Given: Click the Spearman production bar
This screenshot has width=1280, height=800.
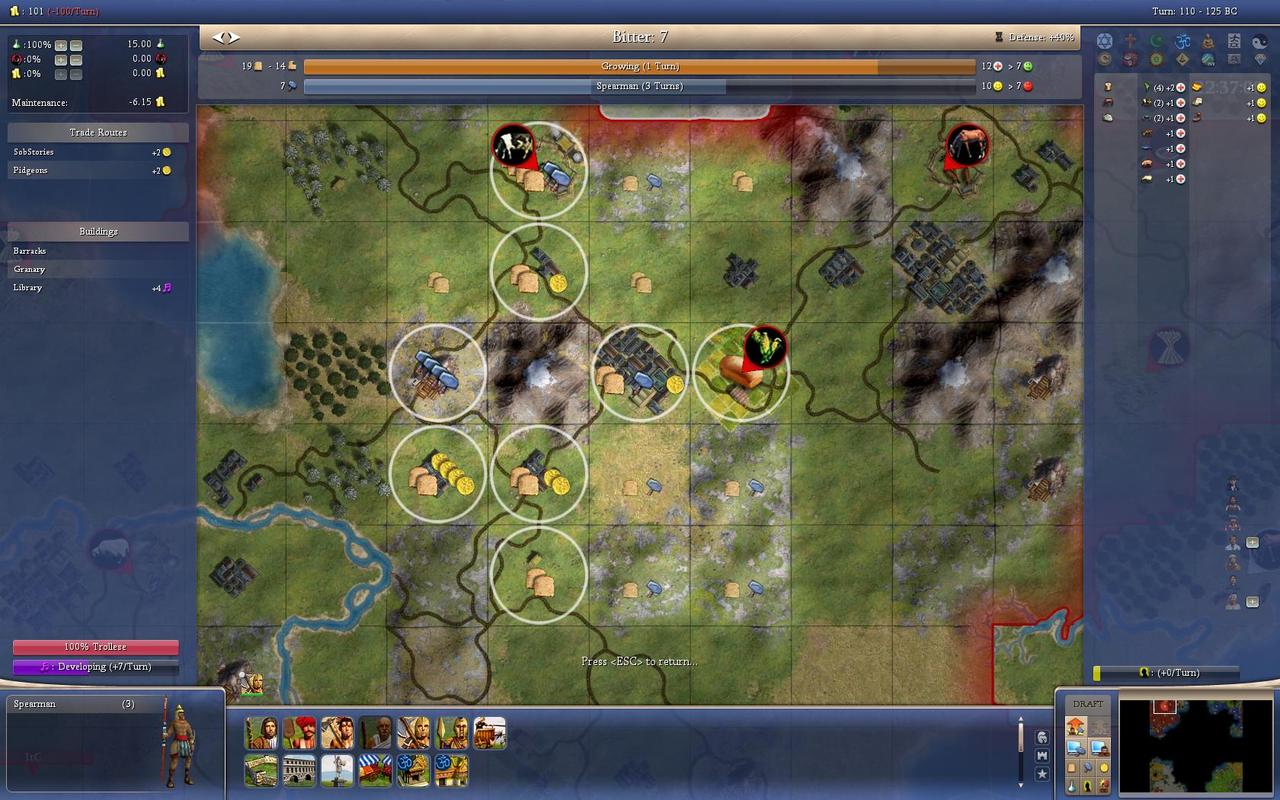Looking at the screenshot, I should [x=639, y=87].
